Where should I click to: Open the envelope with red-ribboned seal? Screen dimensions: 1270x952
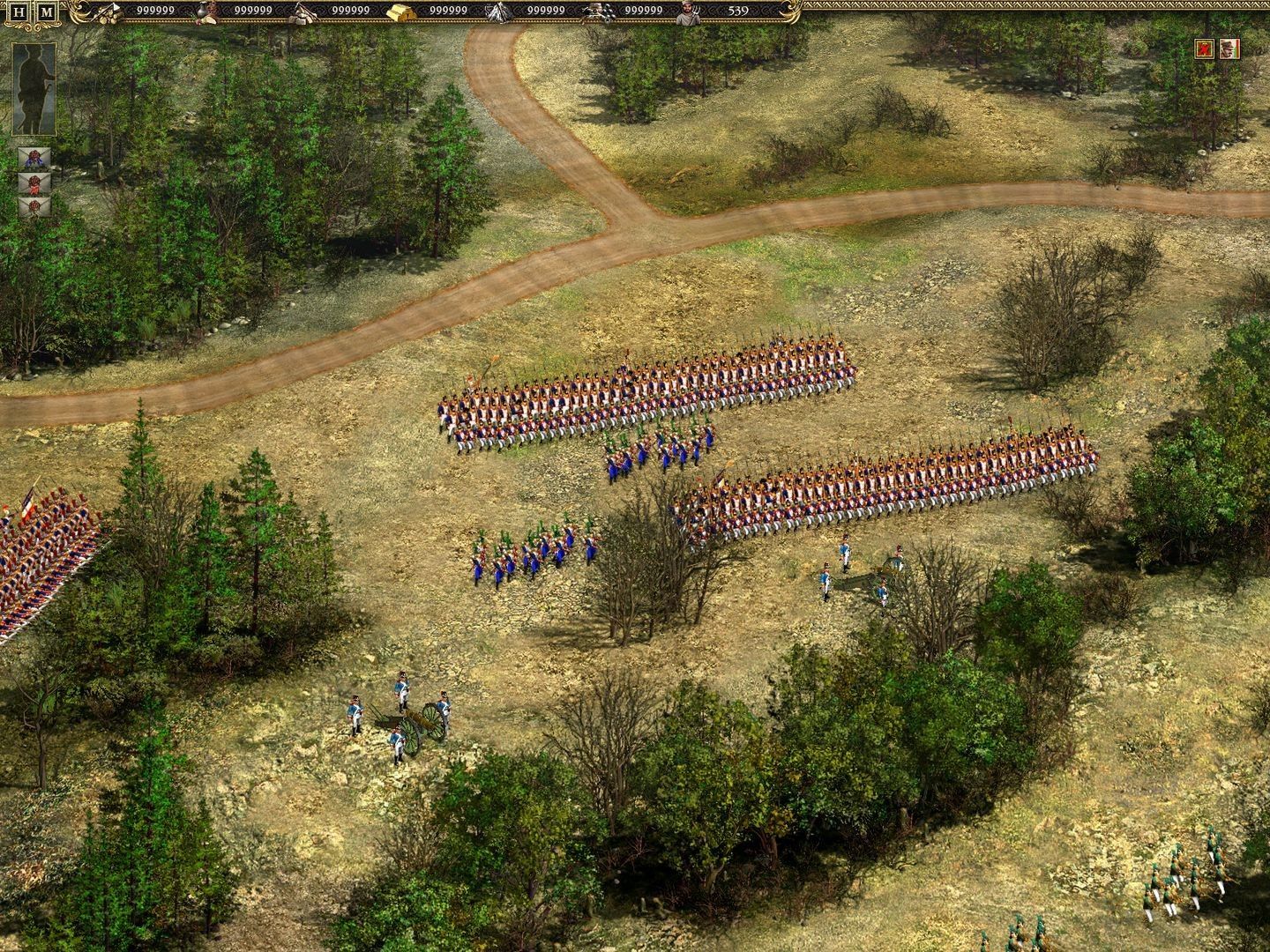pos(34,183)
